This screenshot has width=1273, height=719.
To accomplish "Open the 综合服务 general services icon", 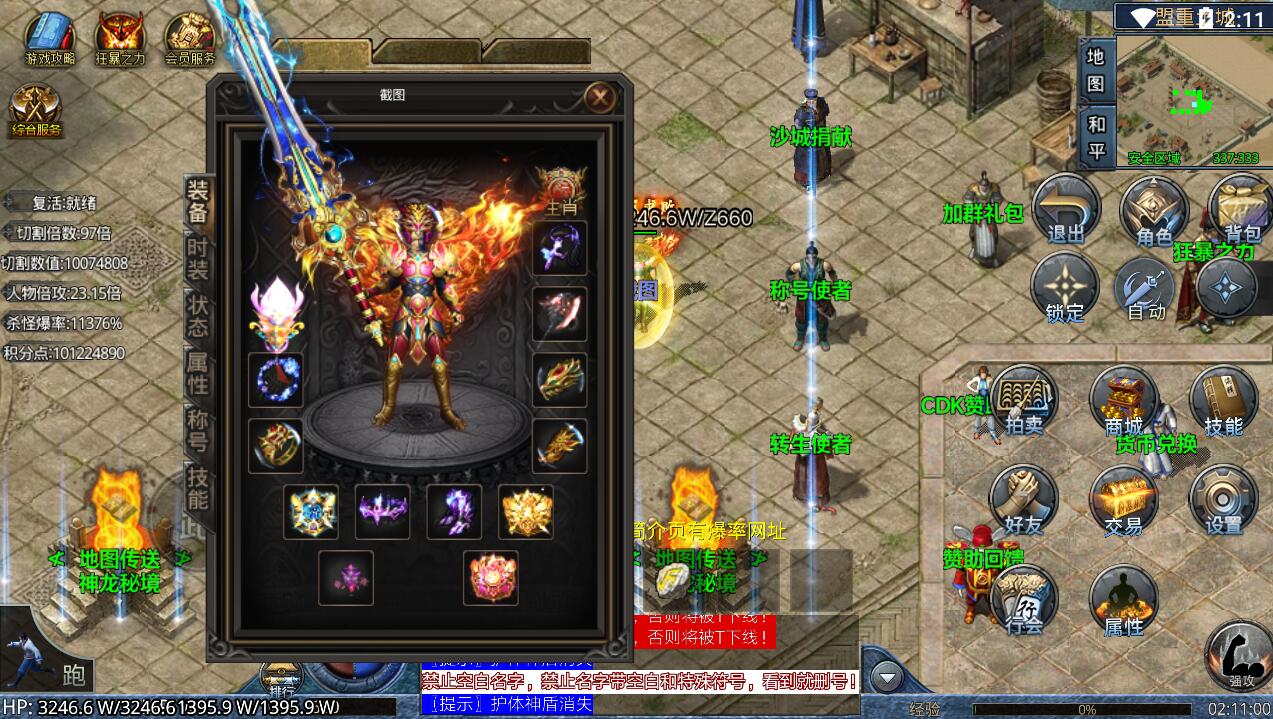I will [x=37, y=108].
